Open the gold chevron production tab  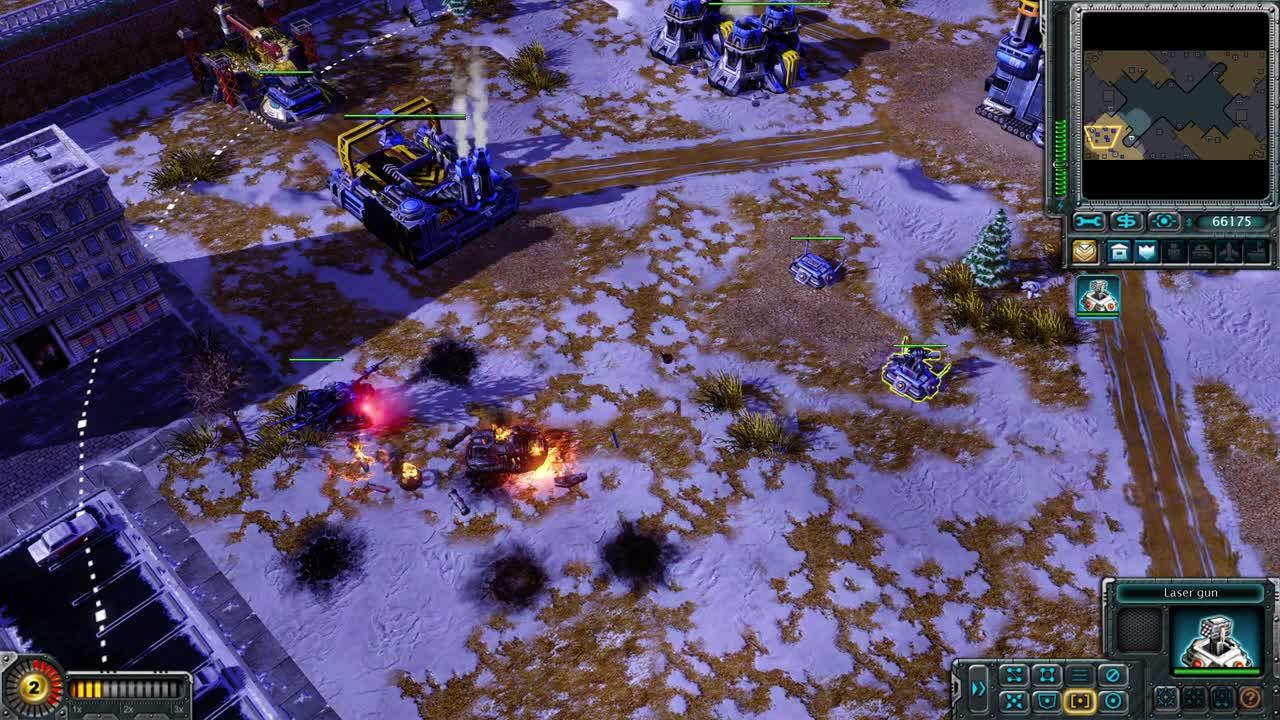coord(1086,250)
